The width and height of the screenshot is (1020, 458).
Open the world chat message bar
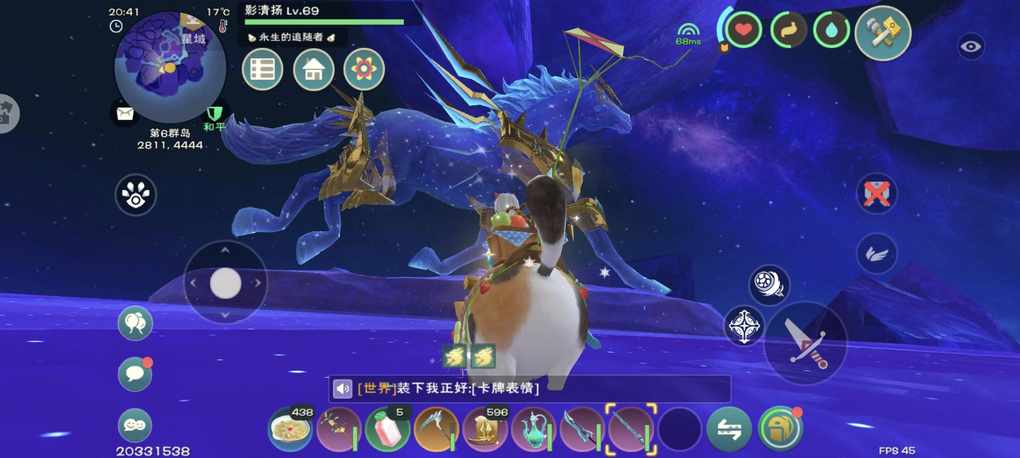coord(530,389)
